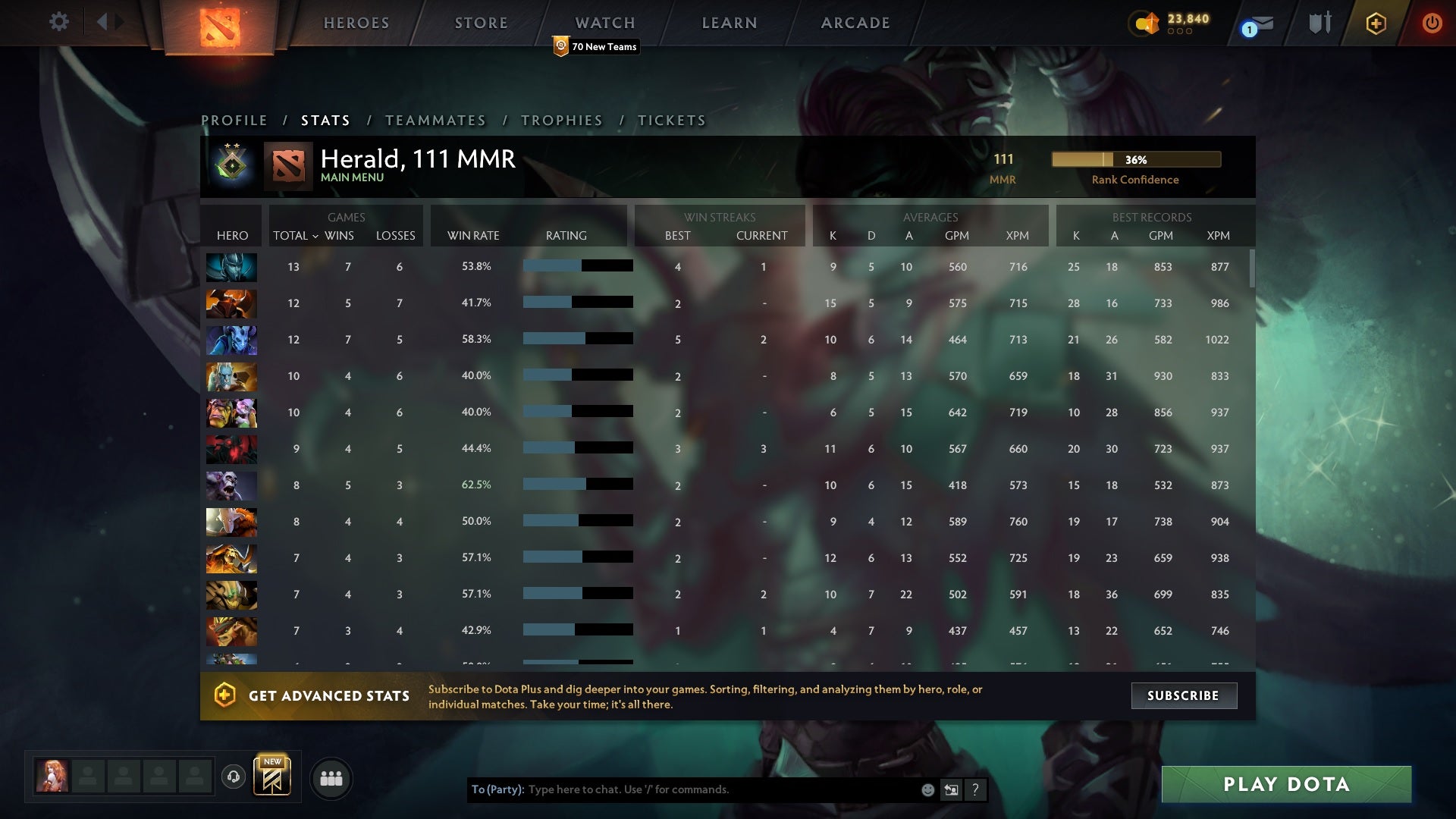
Task: Select Phantom Assassin's hero portrait in the list
Action: click(231, 267)
